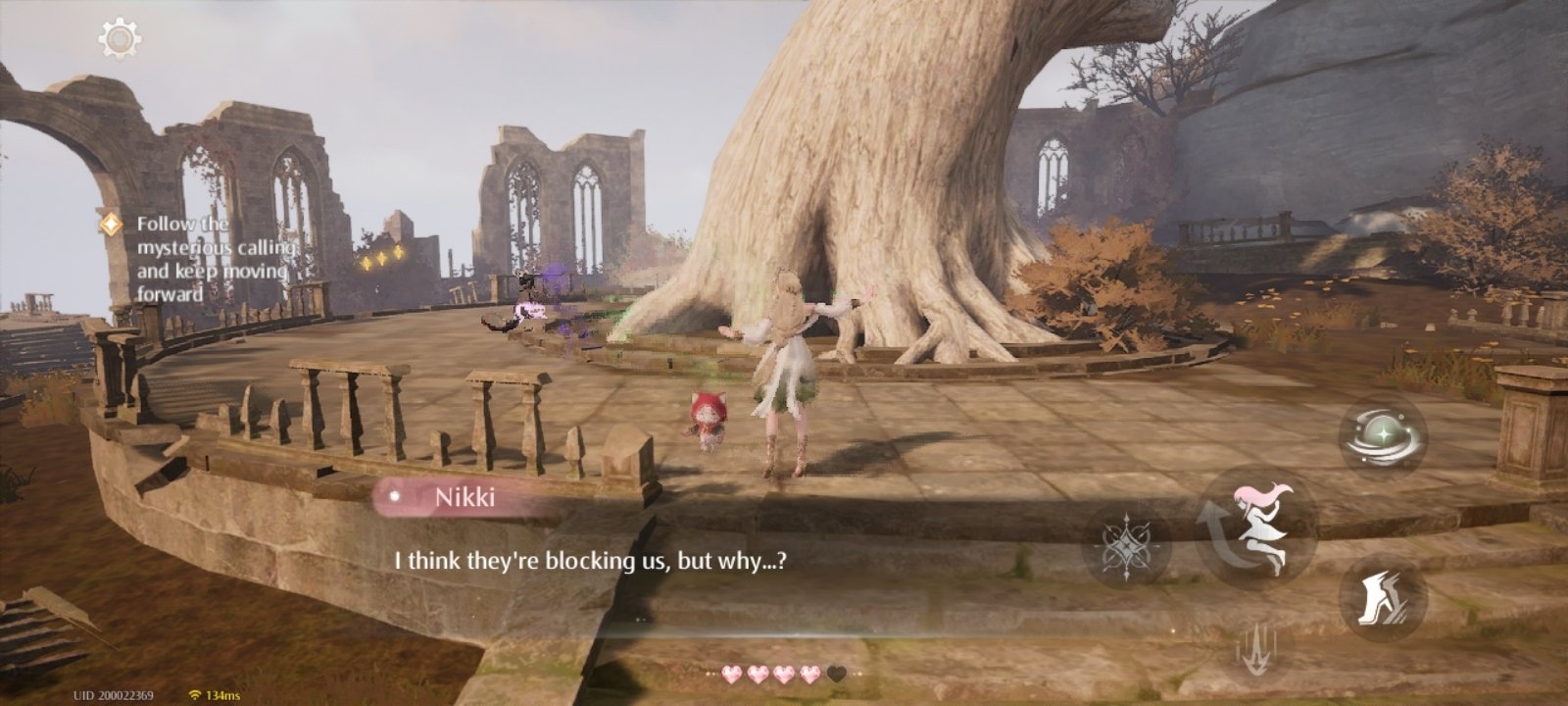Activate the swirling sparkle ability button
Viewport: 1568px width, 706px height.
1383,437
